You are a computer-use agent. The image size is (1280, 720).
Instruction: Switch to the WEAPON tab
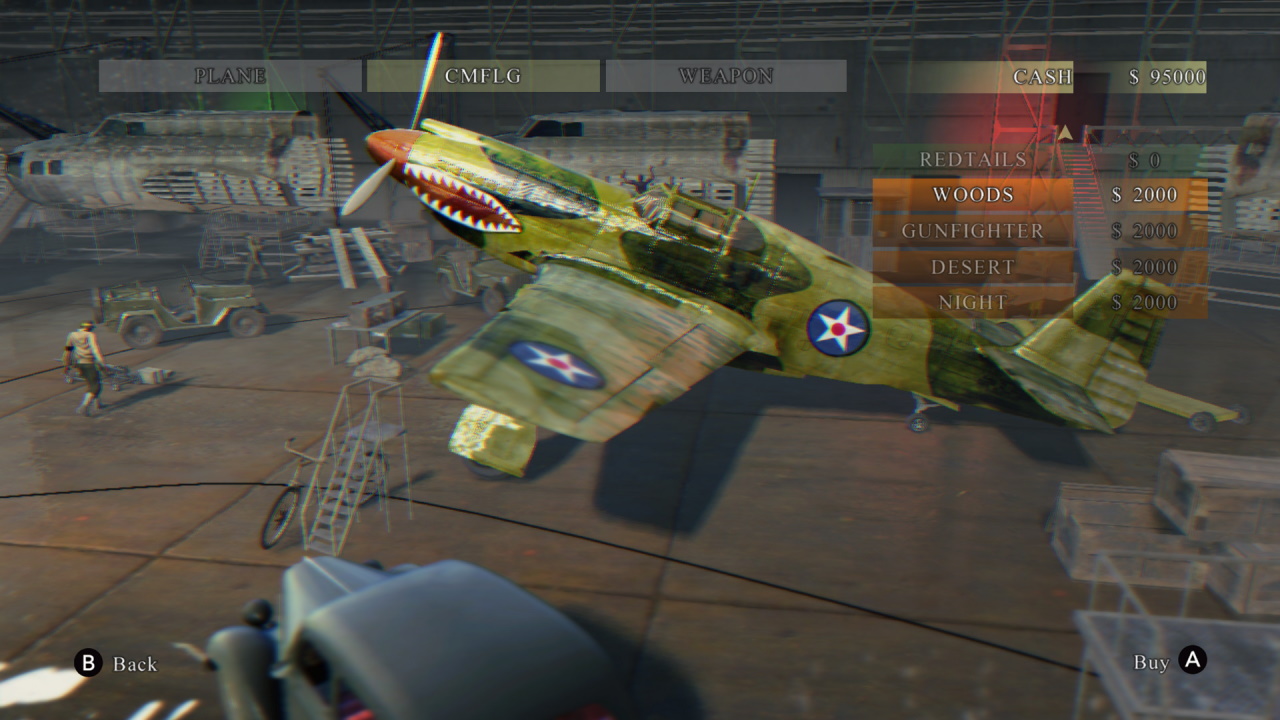726,75
